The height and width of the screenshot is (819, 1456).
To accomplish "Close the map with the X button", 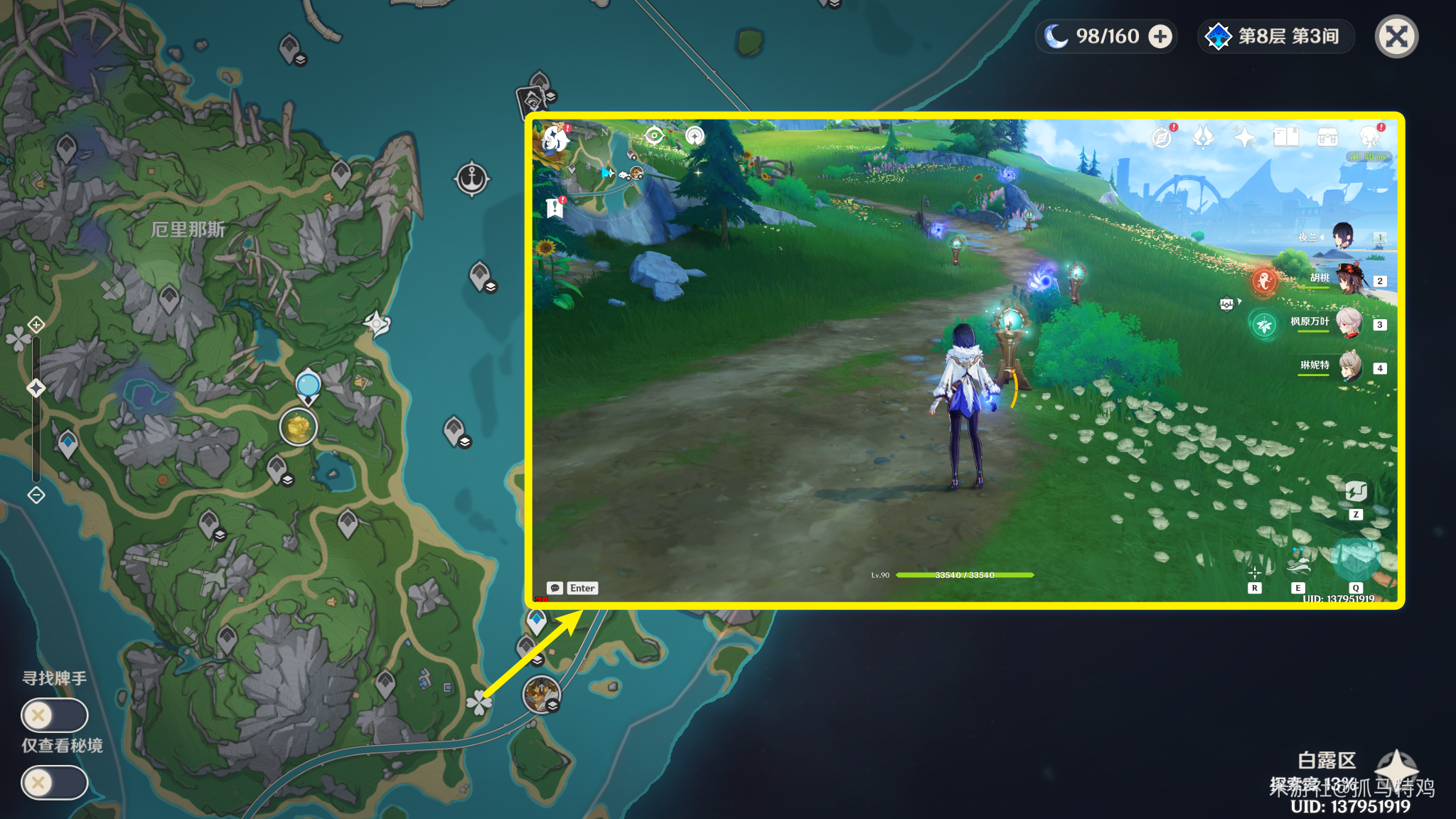I will [1396, 37].
